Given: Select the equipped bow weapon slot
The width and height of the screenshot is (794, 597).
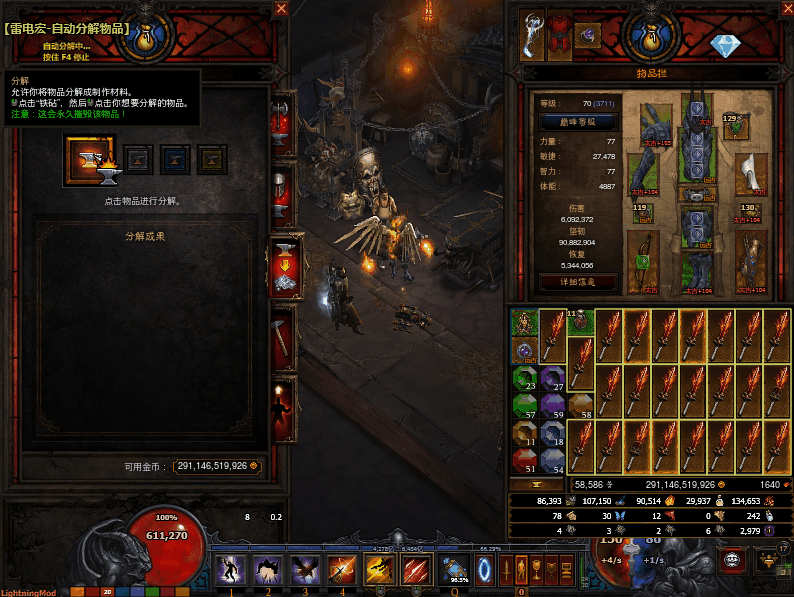Looking at the screenshot, I should (643, 262).
